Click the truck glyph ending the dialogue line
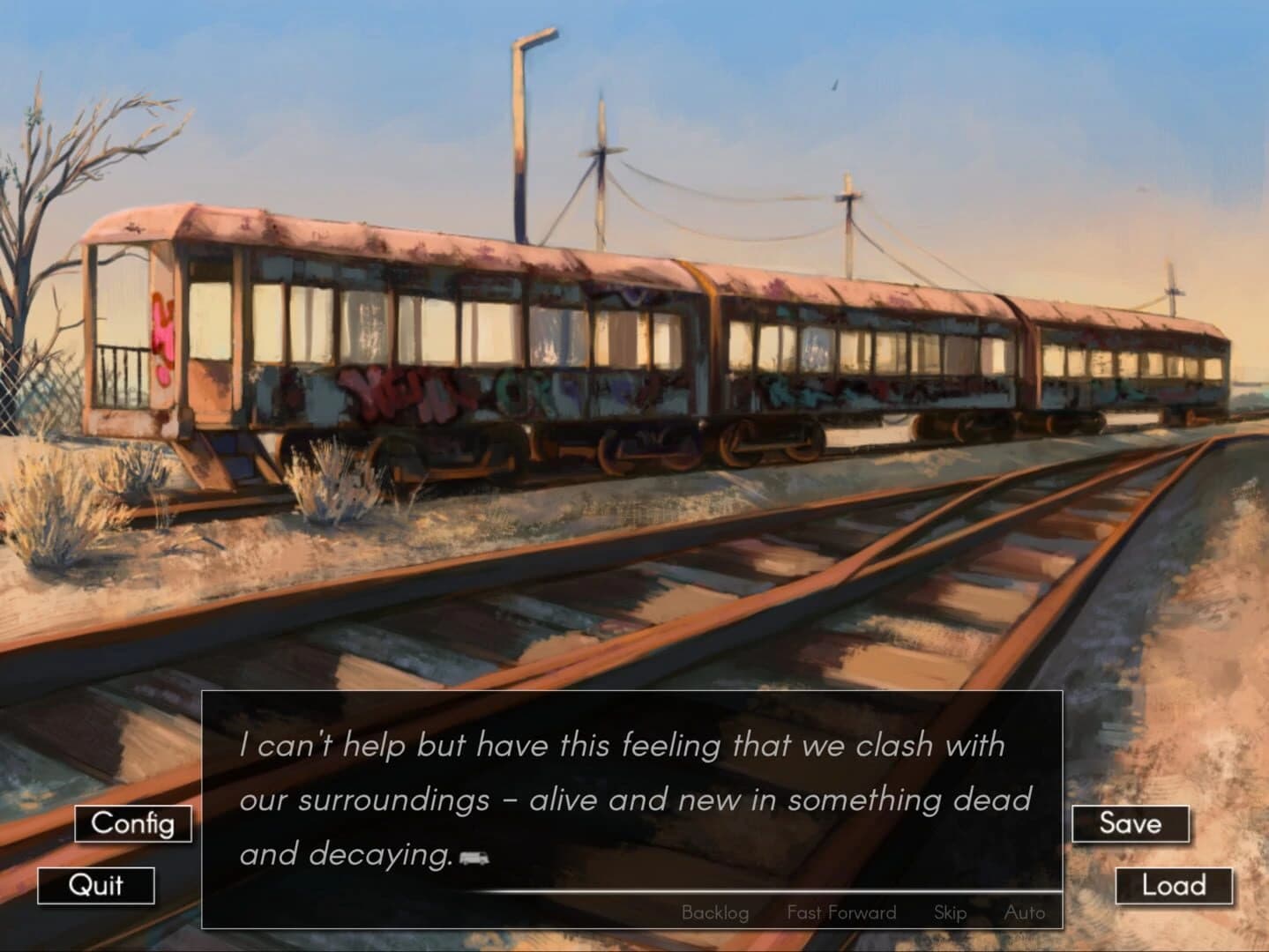Image resolution: width=1269 pixels, height=952 pixels. tap(473, 856)
